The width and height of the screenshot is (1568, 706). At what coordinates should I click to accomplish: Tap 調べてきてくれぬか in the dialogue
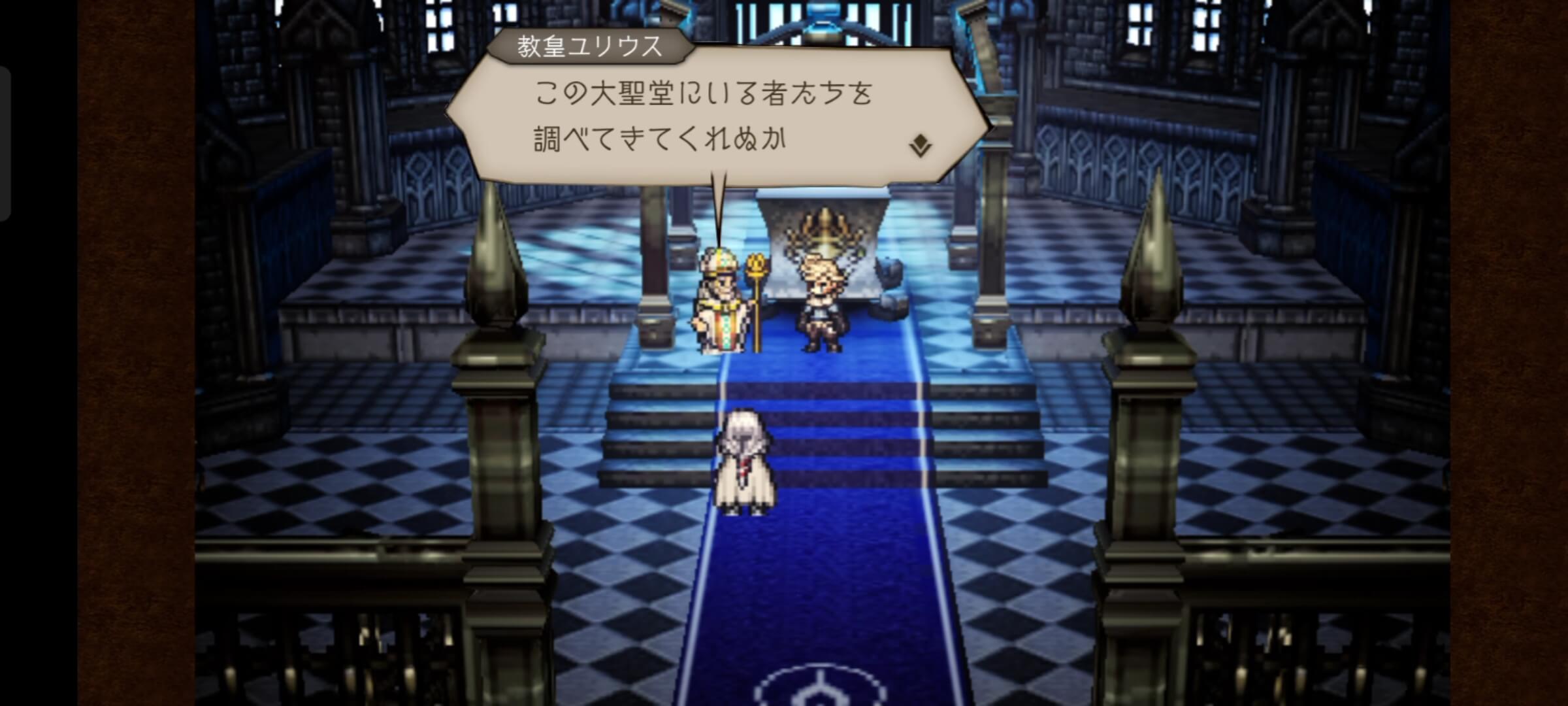point(660,139)
